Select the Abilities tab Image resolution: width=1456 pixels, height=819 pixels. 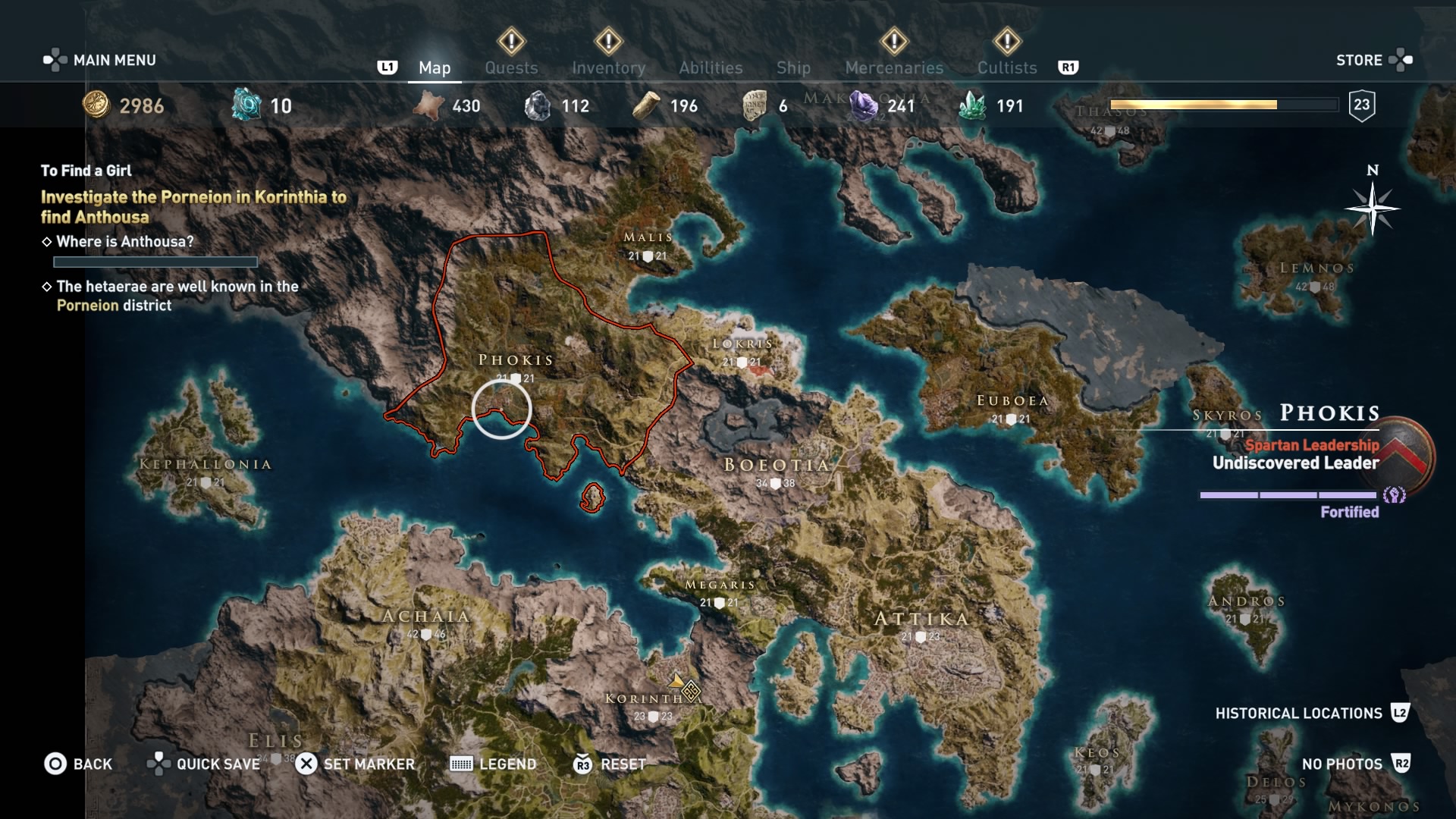(x=711, y=67)
